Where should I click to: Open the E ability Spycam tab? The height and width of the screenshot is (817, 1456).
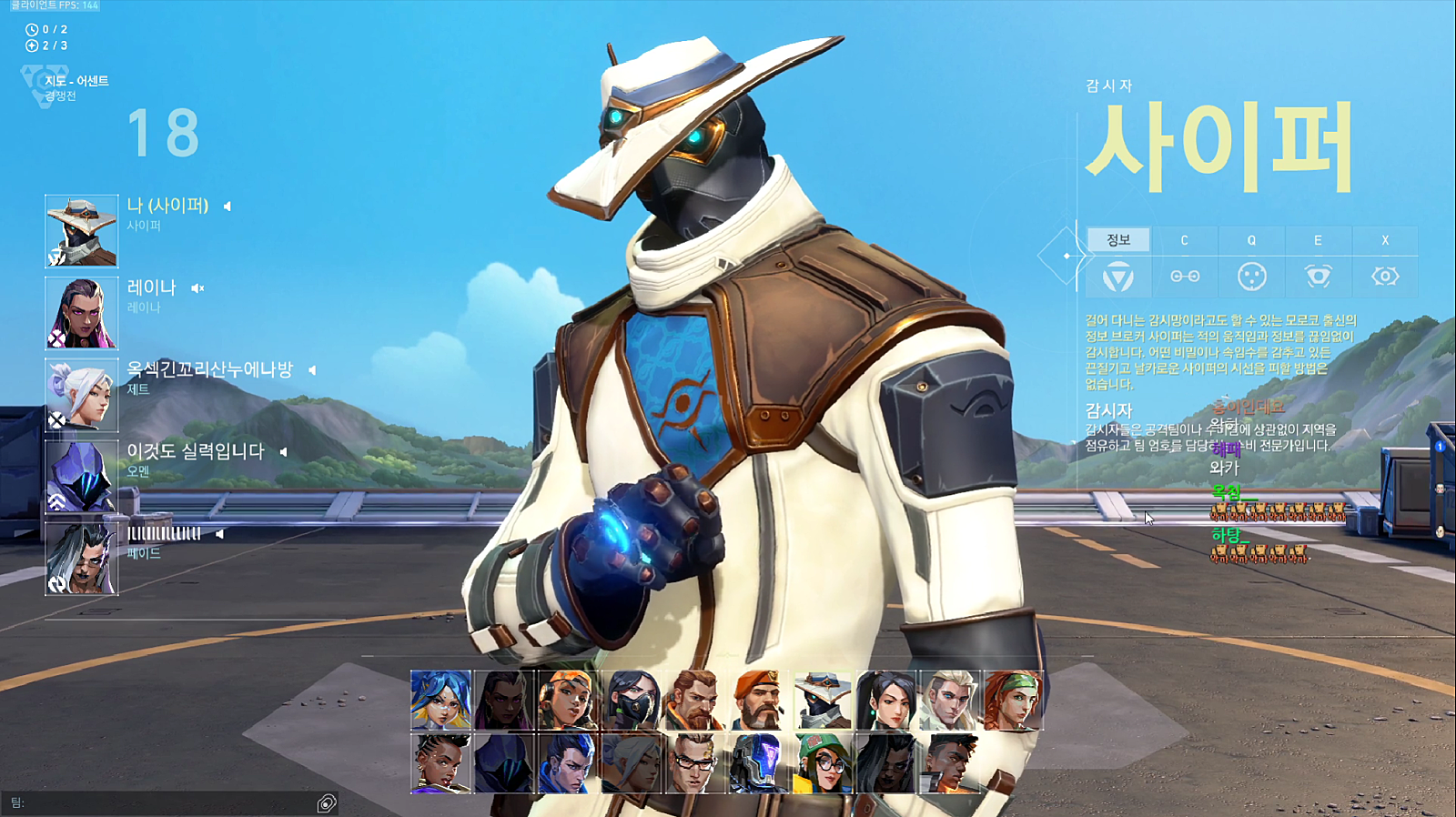tap(1318, 240)
